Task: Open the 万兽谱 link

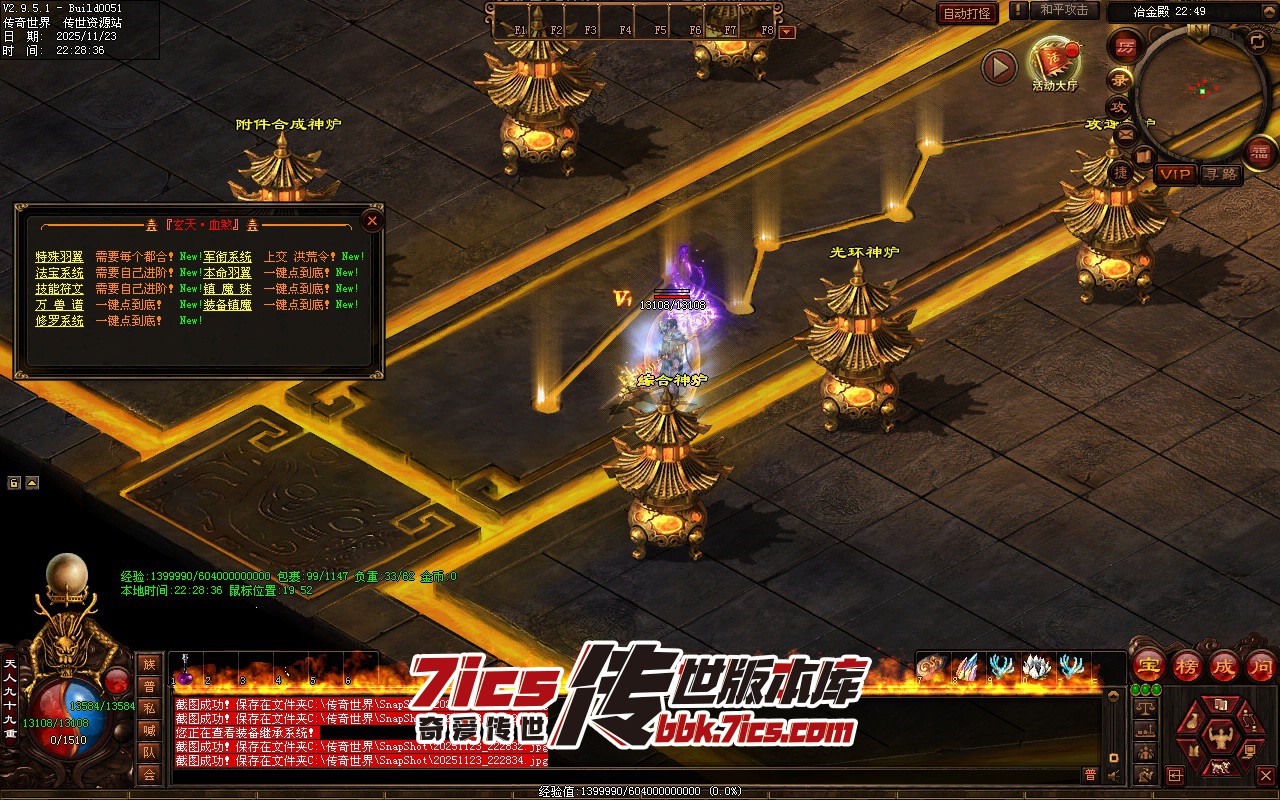Action: [x=60, y=305]
